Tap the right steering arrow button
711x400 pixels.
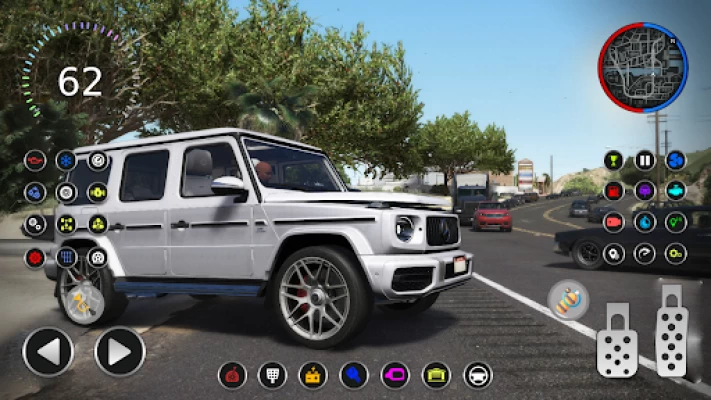click(x=120, y=352)
